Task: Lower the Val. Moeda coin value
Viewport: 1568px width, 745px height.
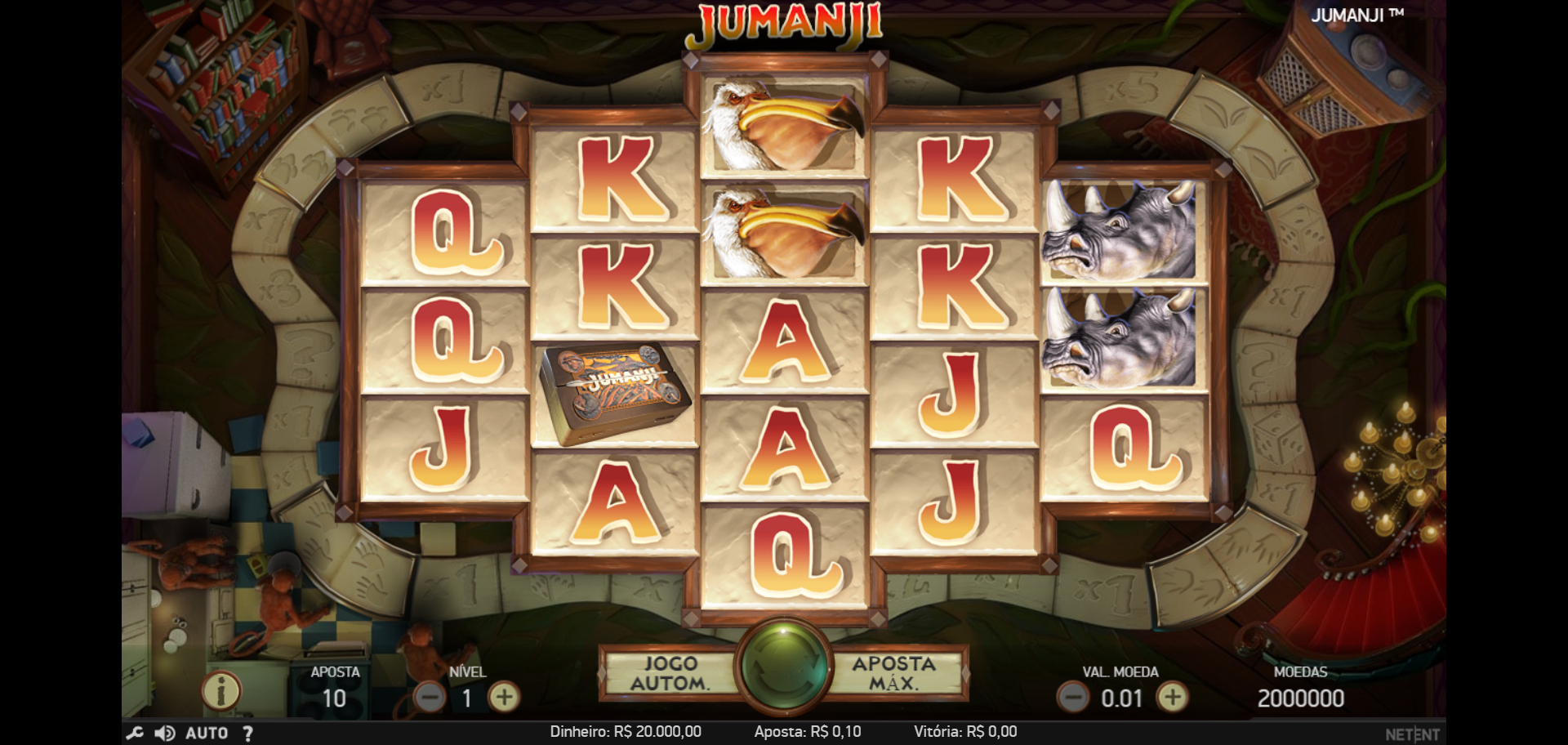Action: click(1072, 698)
